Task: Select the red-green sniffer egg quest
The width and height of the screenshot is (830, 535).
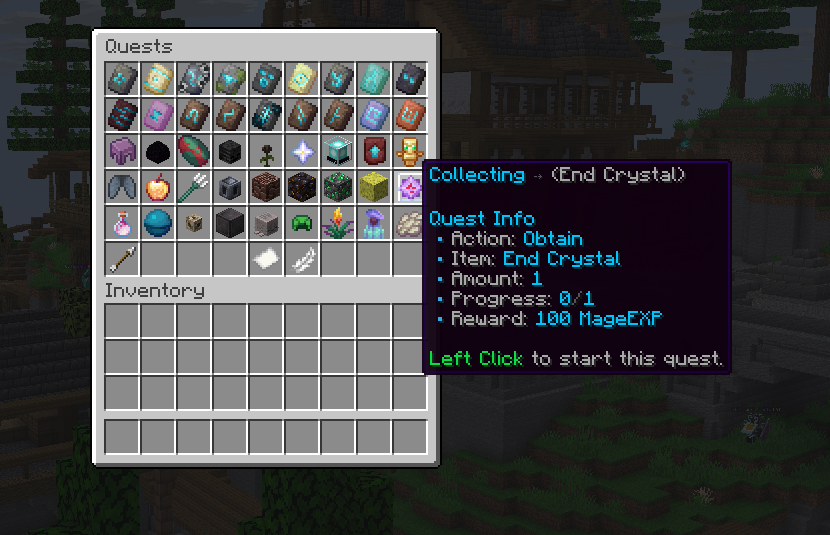Action: click(194, 150)
